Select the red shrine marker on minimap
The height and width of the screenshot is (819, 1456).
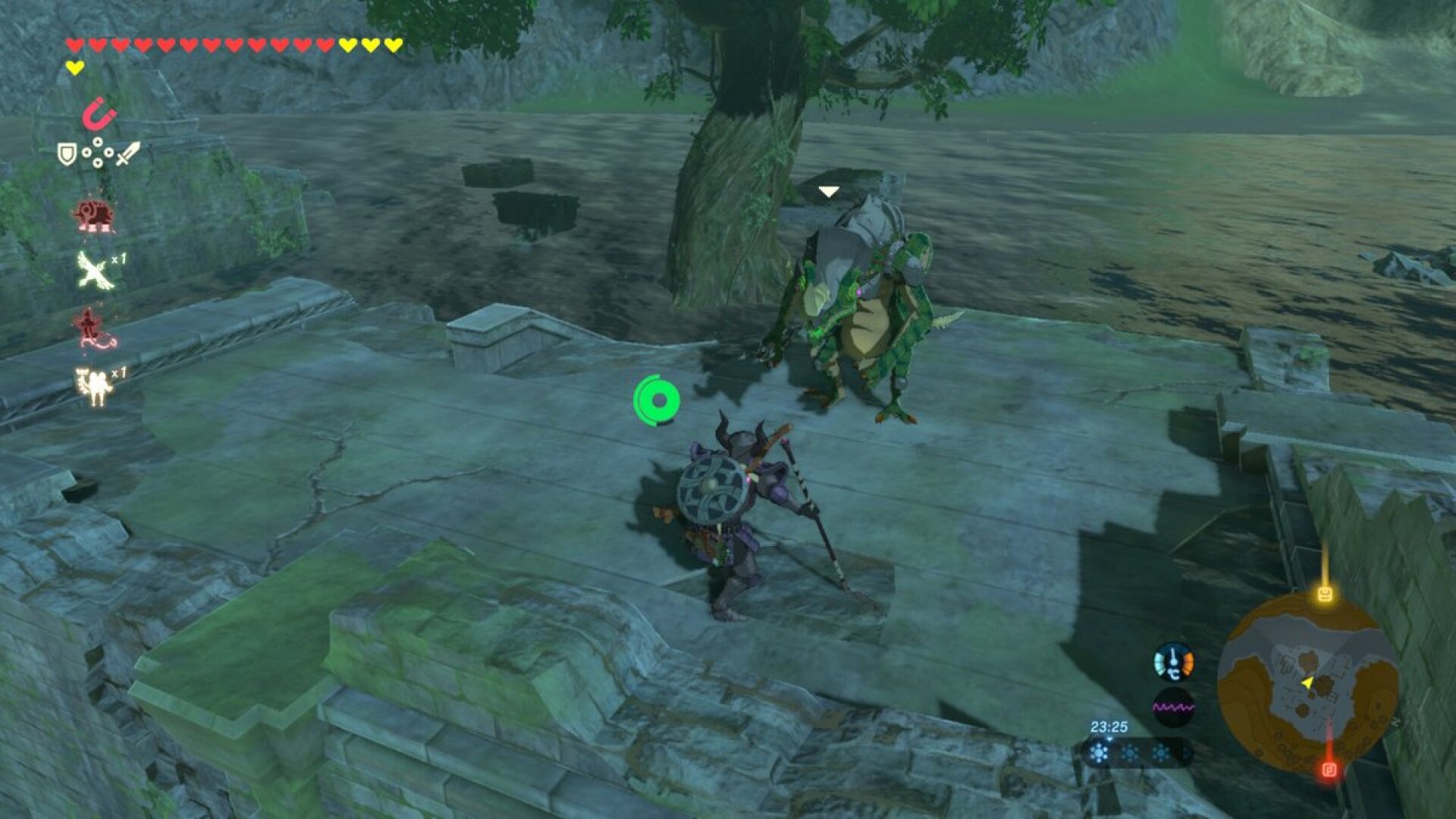pos(1329,770)
